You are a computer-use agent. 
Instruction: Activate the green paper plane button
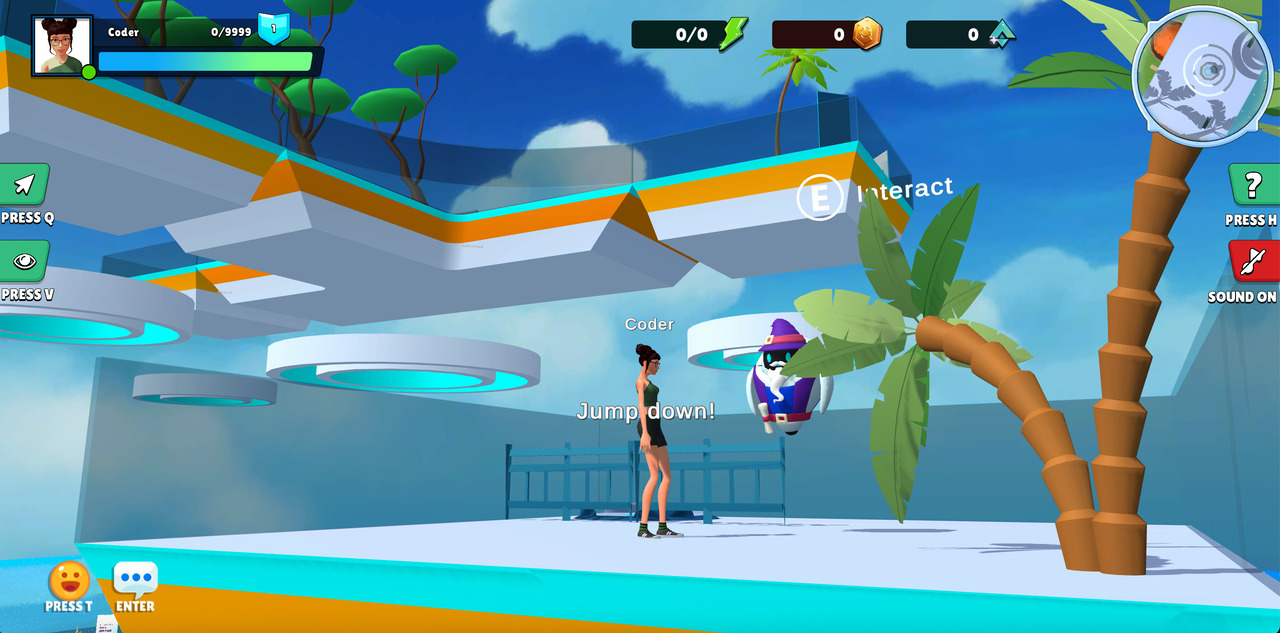(x=25, y=185)
